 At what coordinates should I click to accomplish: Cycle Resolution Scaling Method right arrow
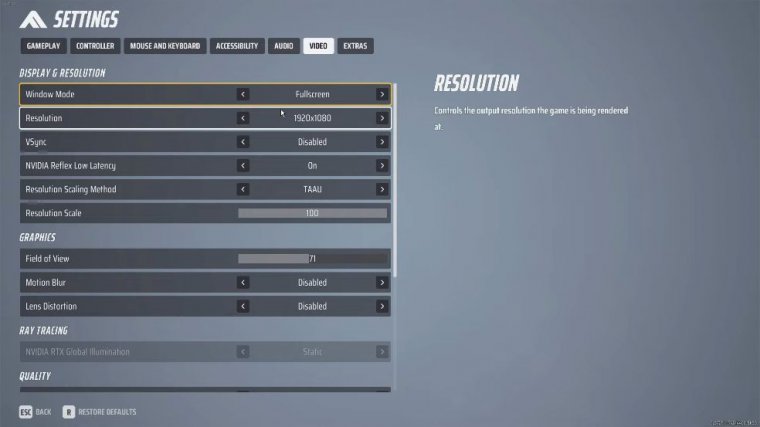click(x=382, y=189)
